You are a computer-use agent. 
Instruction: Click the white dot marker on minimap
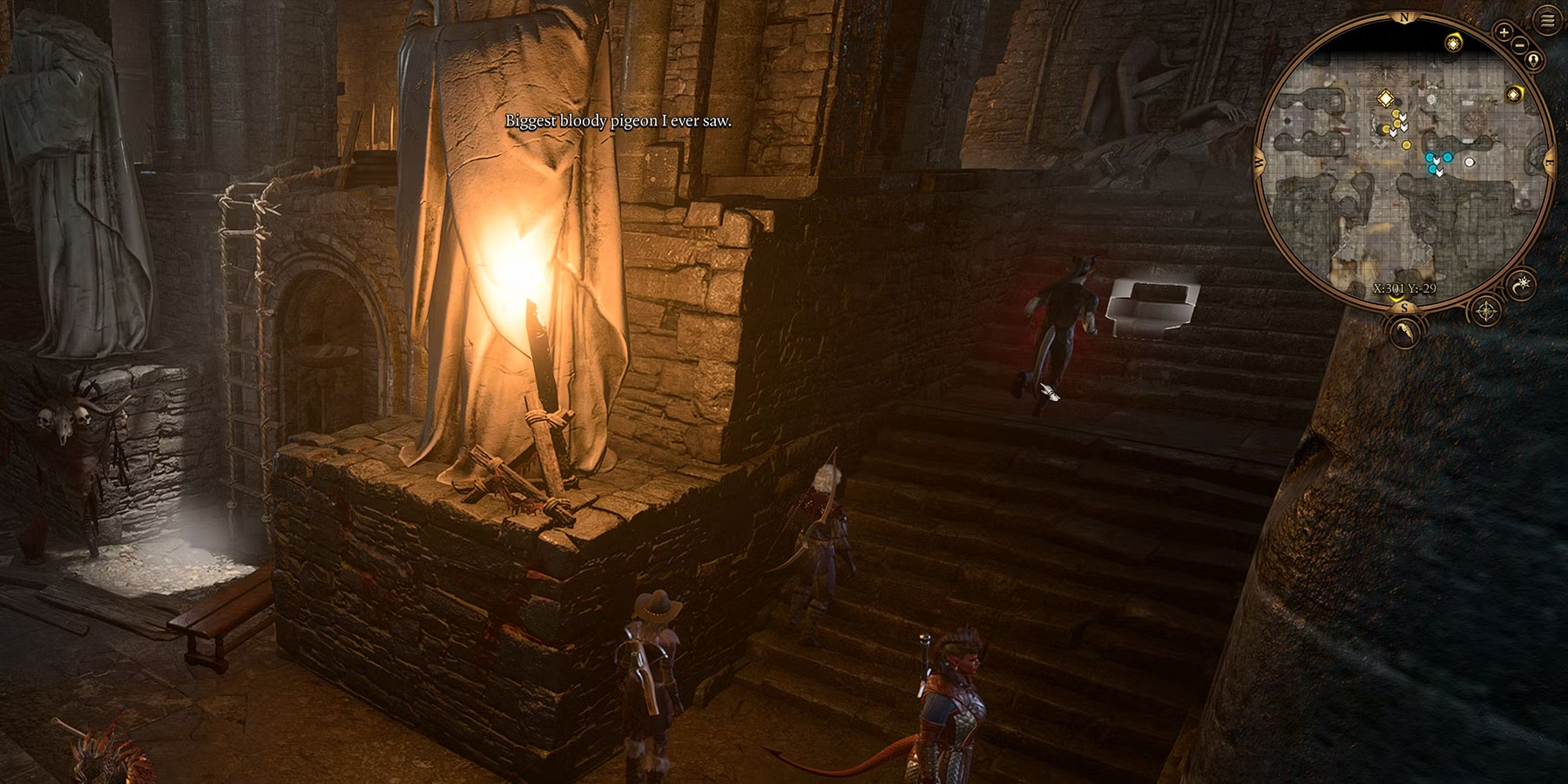click(x=1470, y=162)
